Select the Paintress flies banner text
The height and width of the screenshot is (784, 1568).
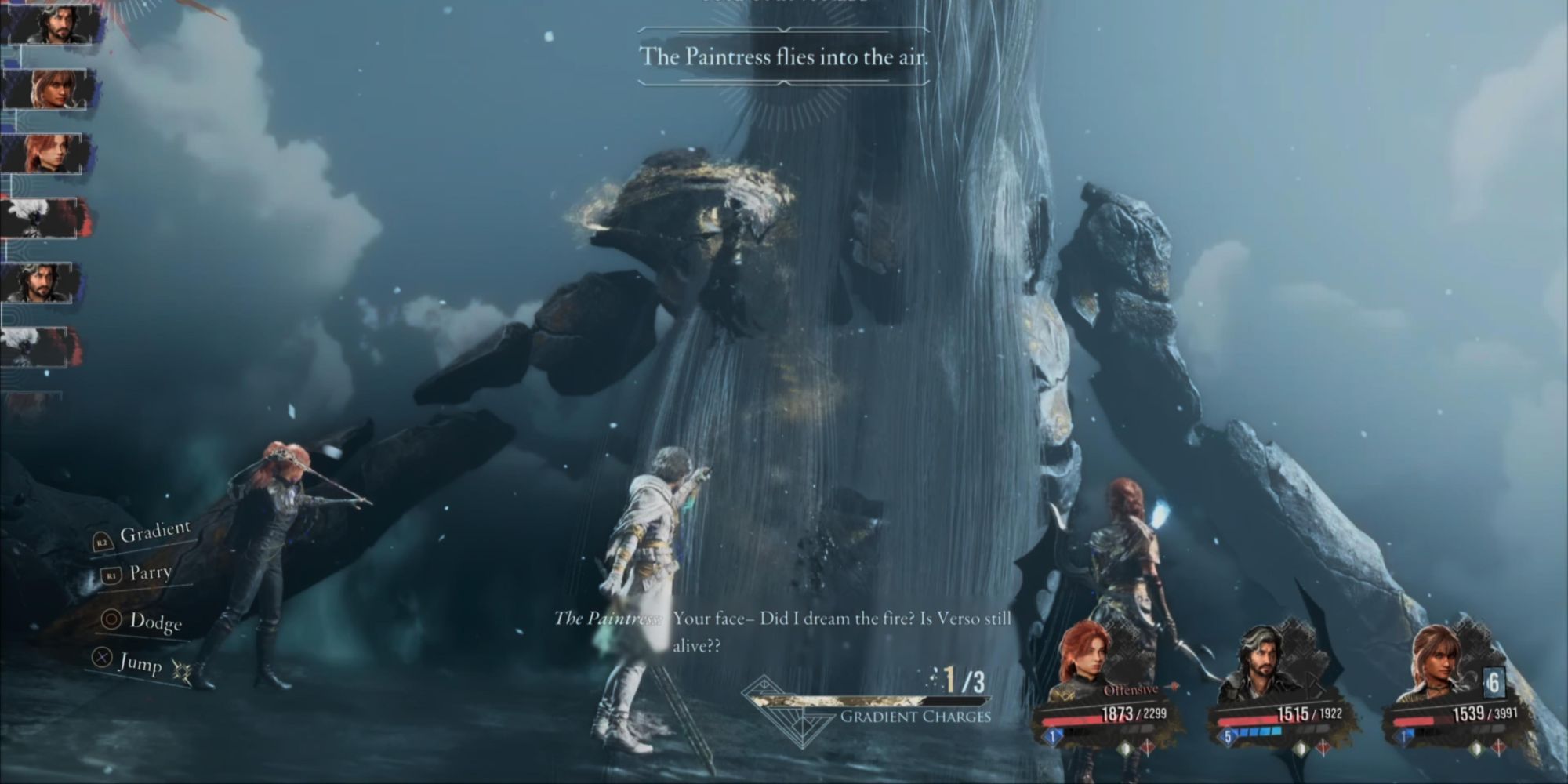point(782,55)
